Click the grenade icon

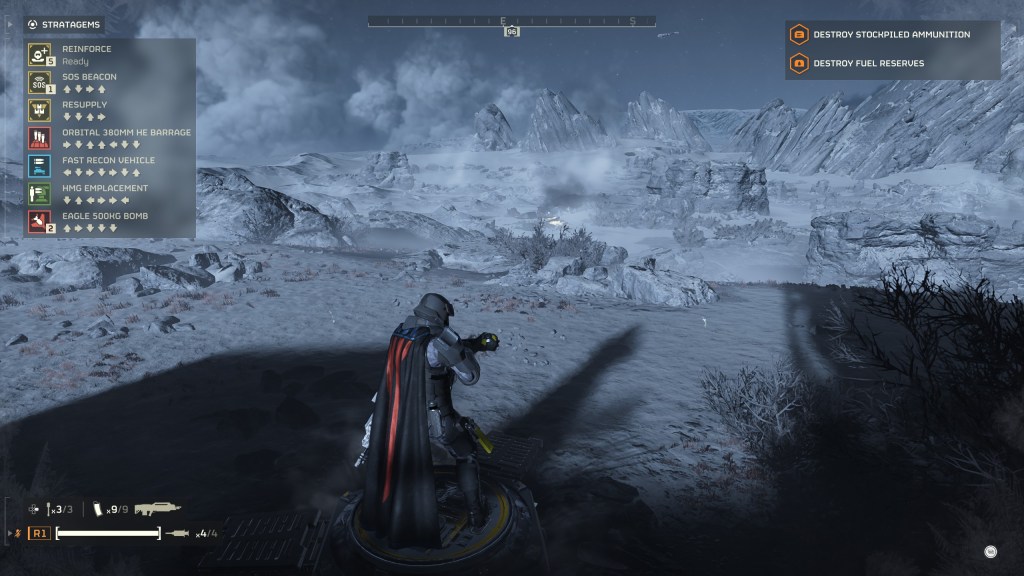pos(50,510)
